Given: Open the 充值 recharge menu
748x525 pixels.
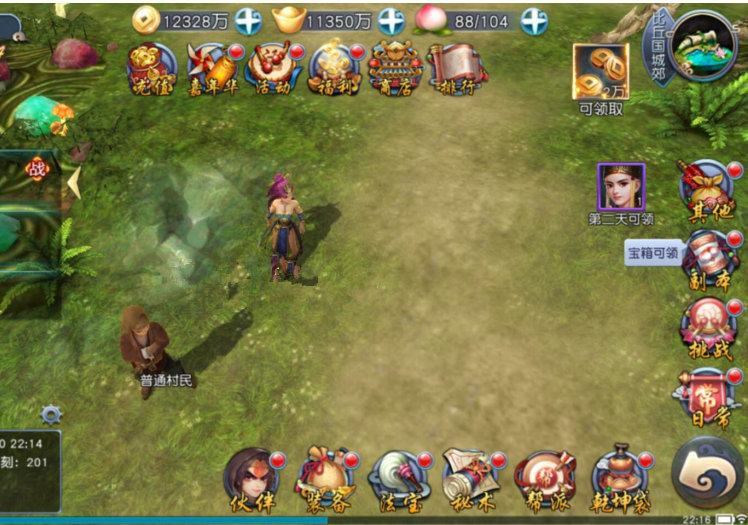Looking at the screenshot, I should (151, 68).
